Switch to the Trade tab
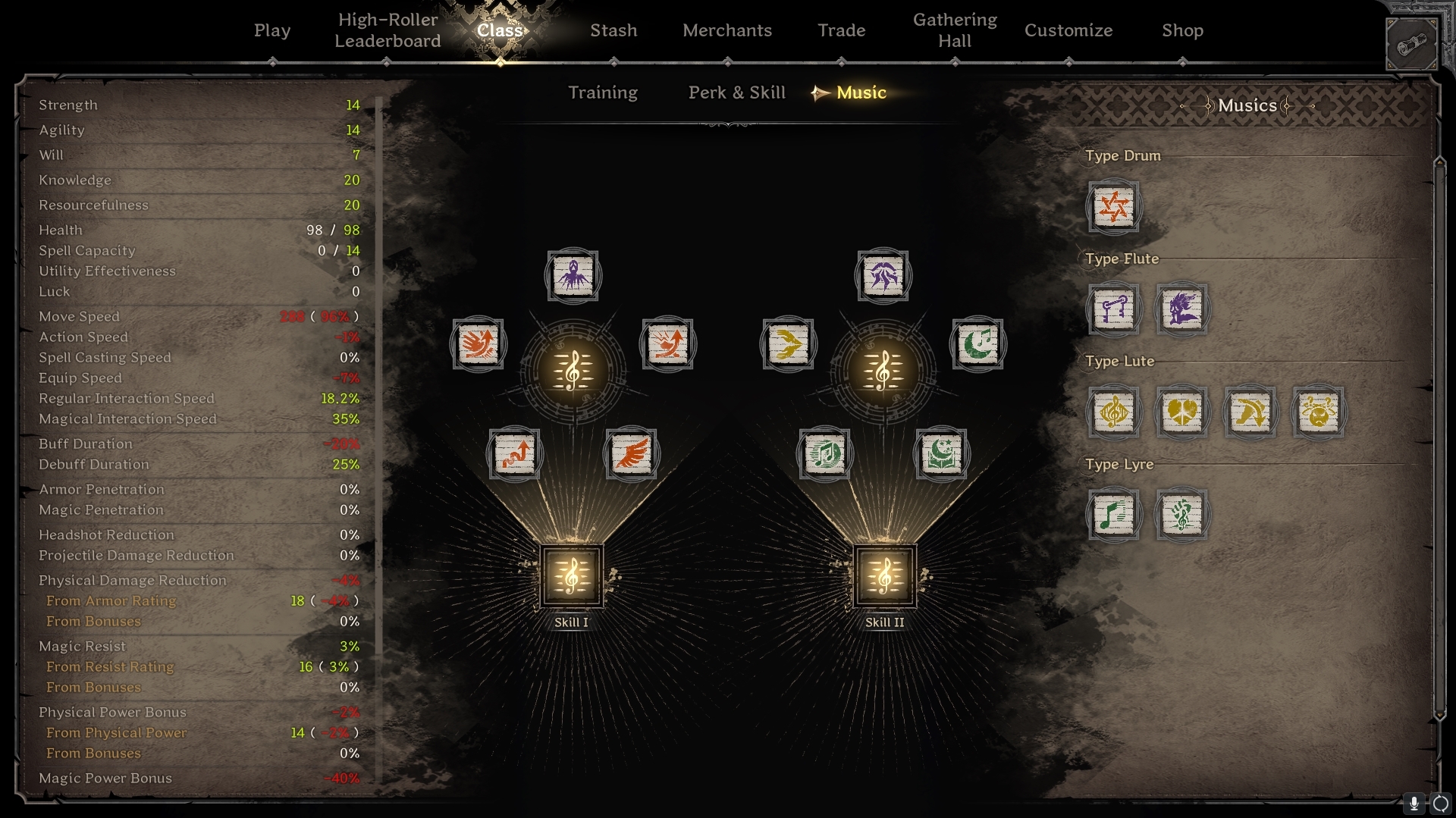The height and width of the screenshot is (818, 1456). pos(841,30)
